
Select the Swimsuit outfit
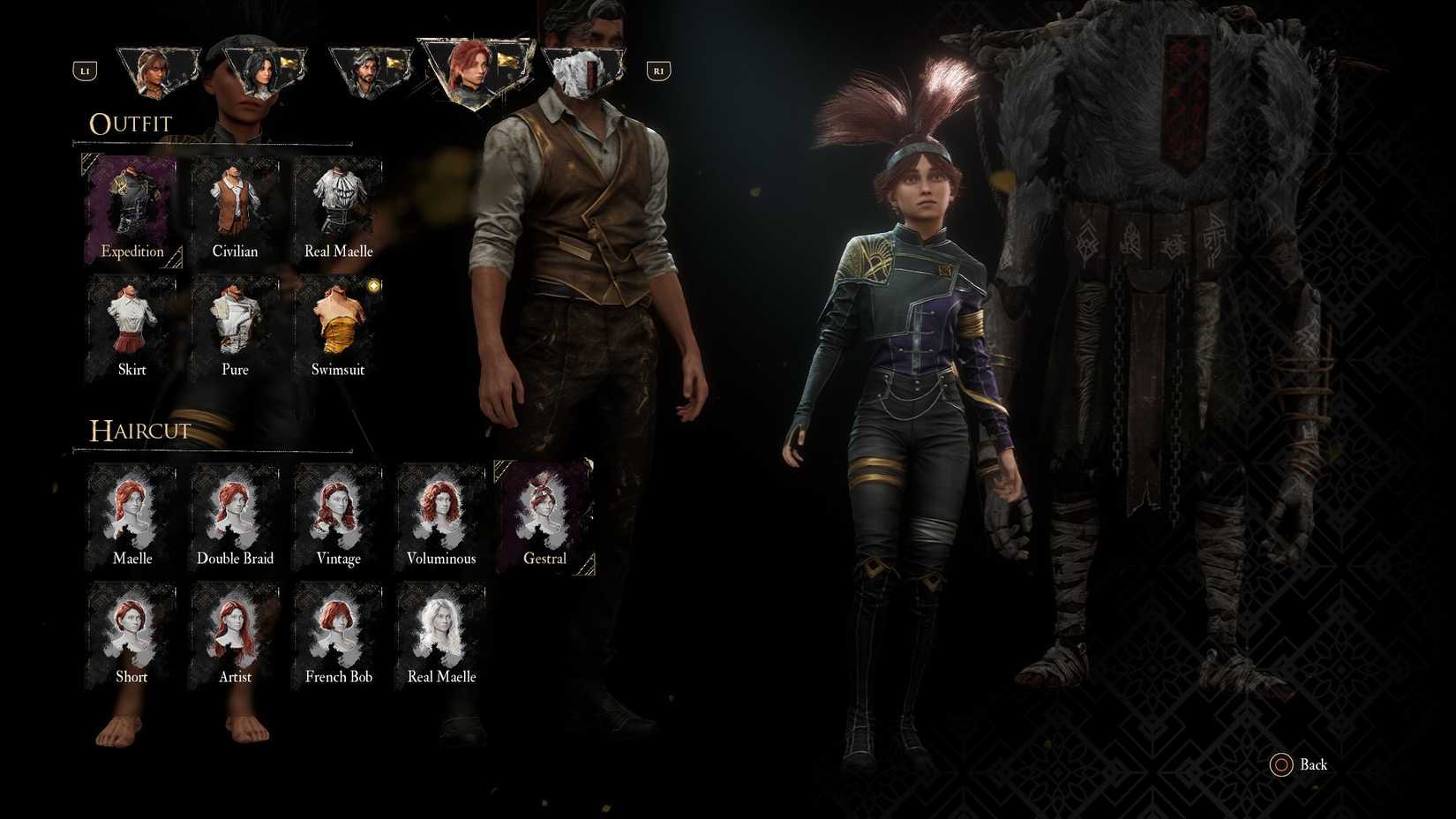click(x=338, y=322)
